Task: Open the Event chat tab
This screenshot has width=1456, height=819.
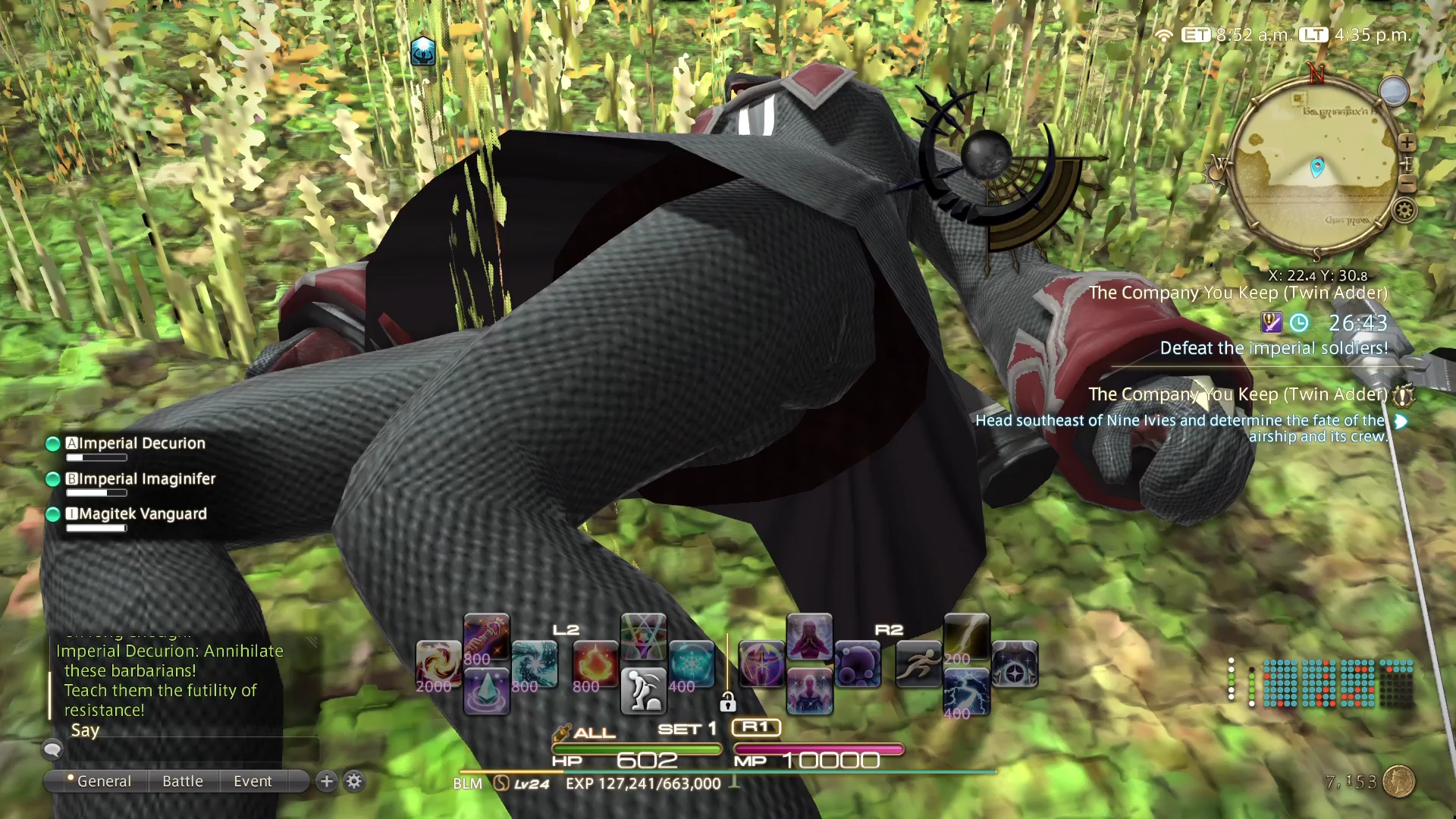Action: pyautogui.click(x=253, y=781)
